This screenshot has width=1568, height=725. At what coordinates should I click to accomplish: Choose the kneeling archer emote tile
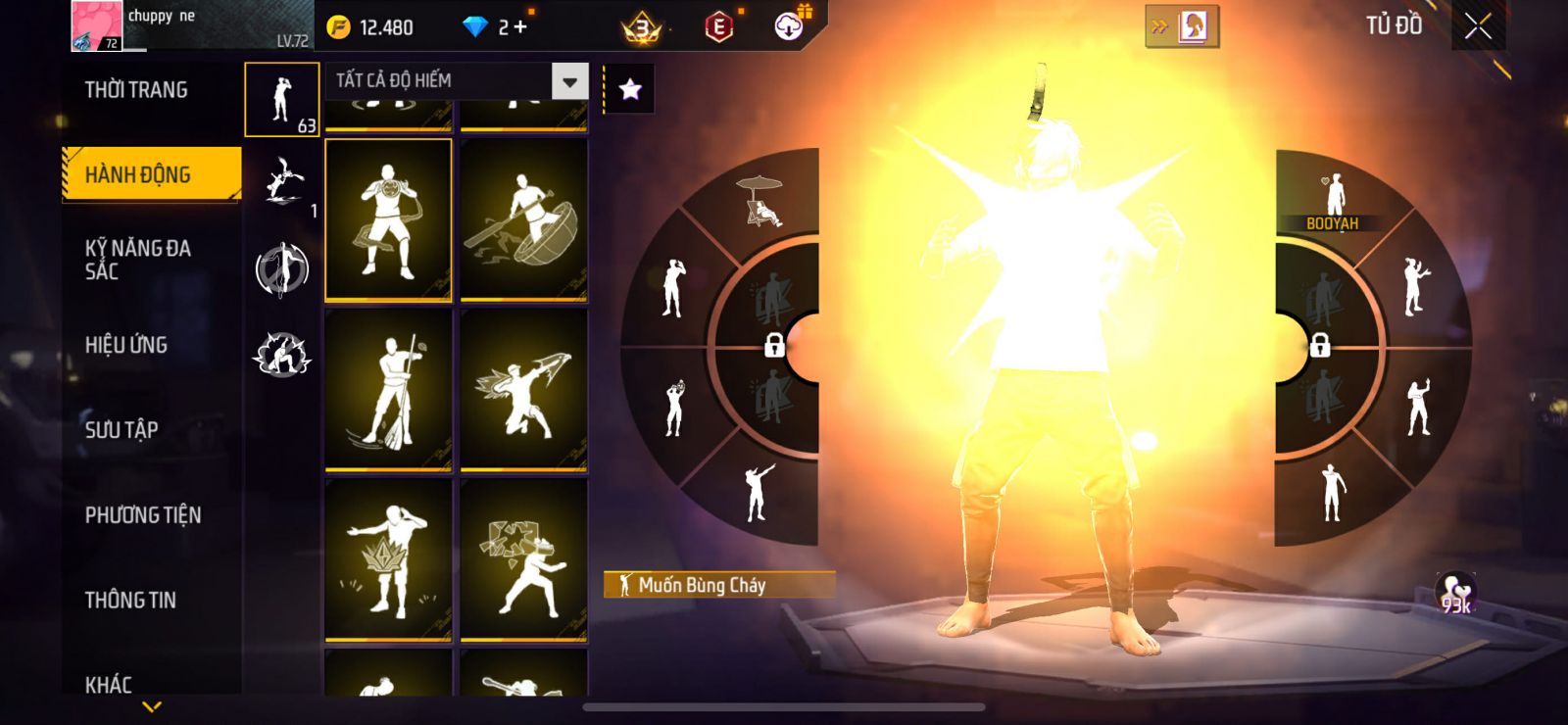pos(523,390)
